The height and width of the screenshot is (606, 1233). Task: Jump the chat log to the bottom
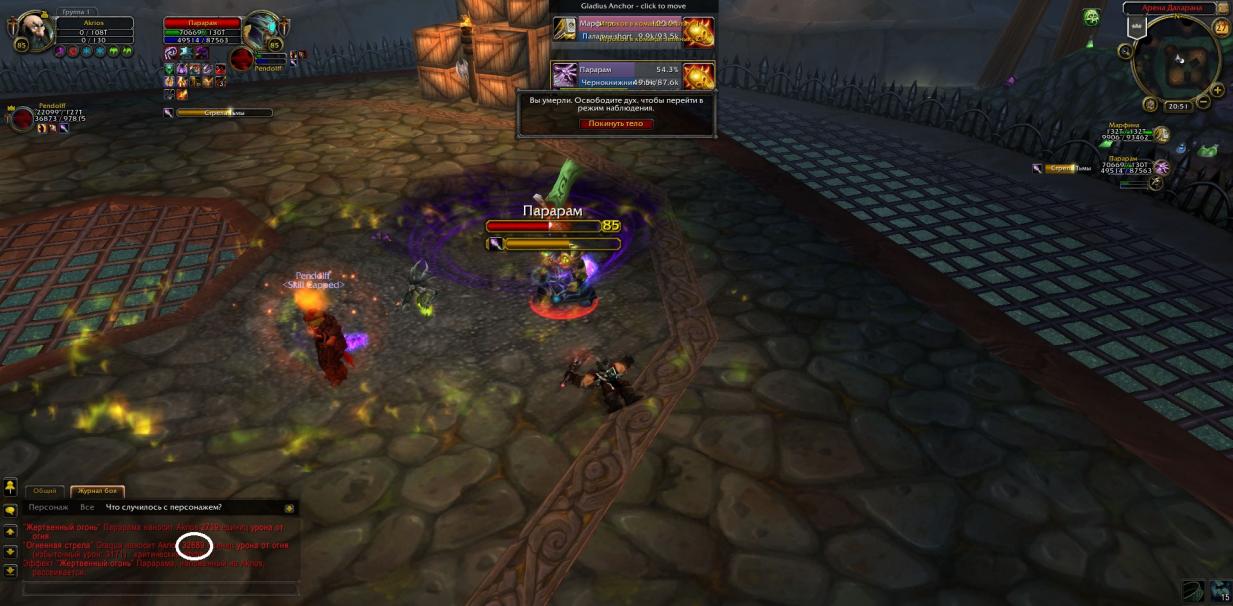click(10, 570)
